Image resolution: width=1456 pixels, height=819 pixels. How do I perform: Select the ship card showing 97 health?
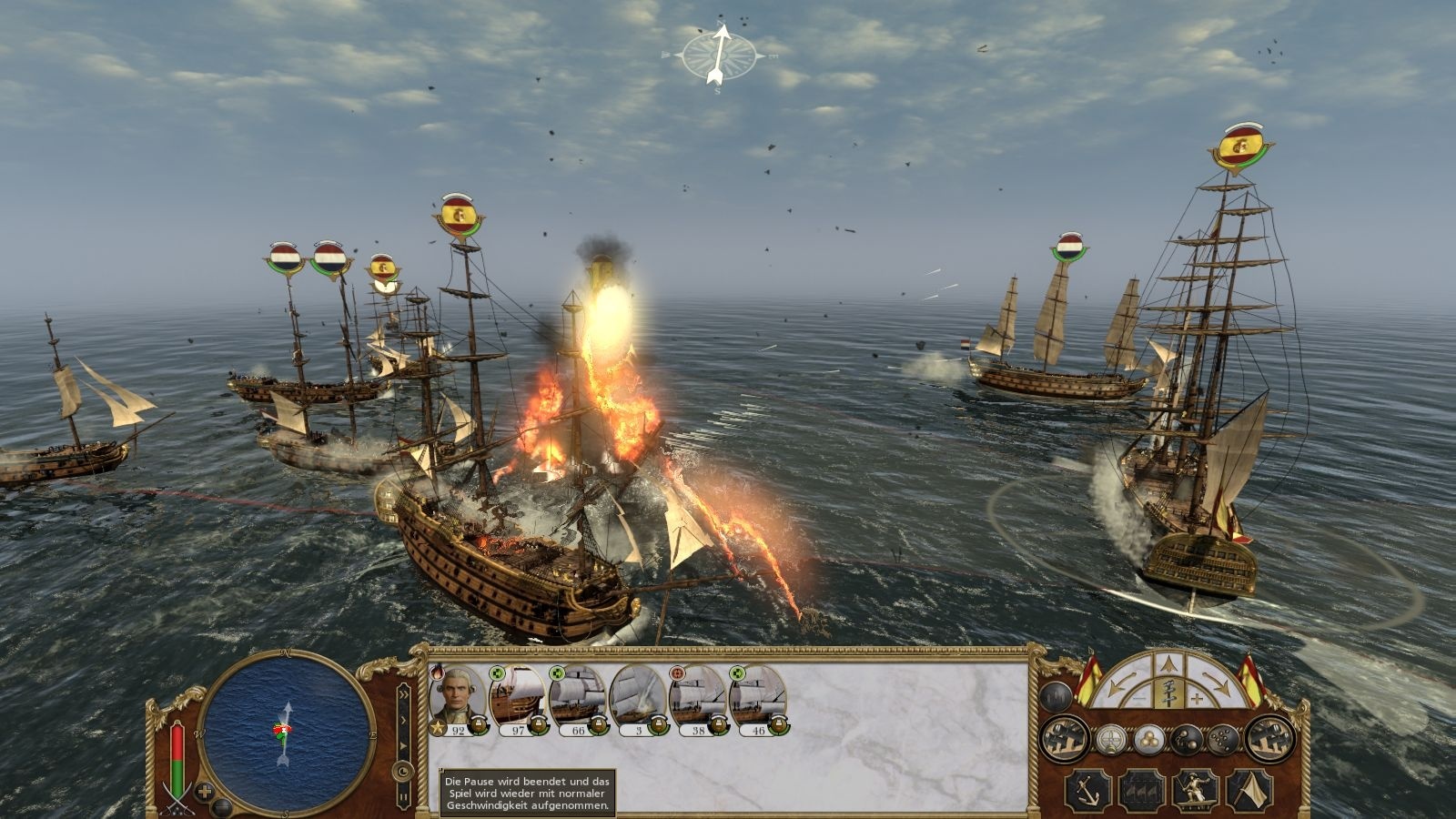(516, 697)
